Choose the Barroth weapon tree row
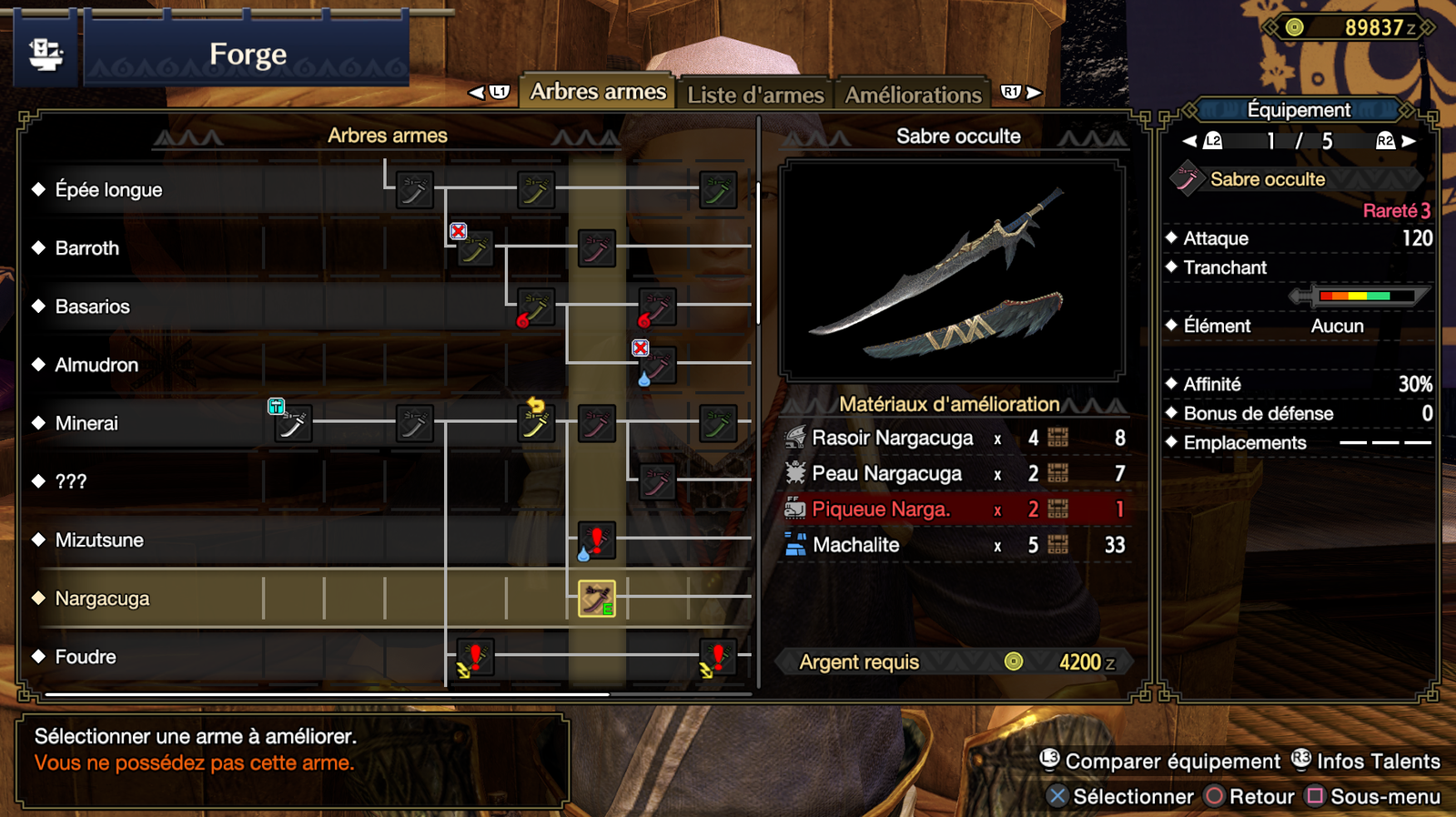Image resolution: width=1456 pixels, height=817 pixels. click(87, 248)
